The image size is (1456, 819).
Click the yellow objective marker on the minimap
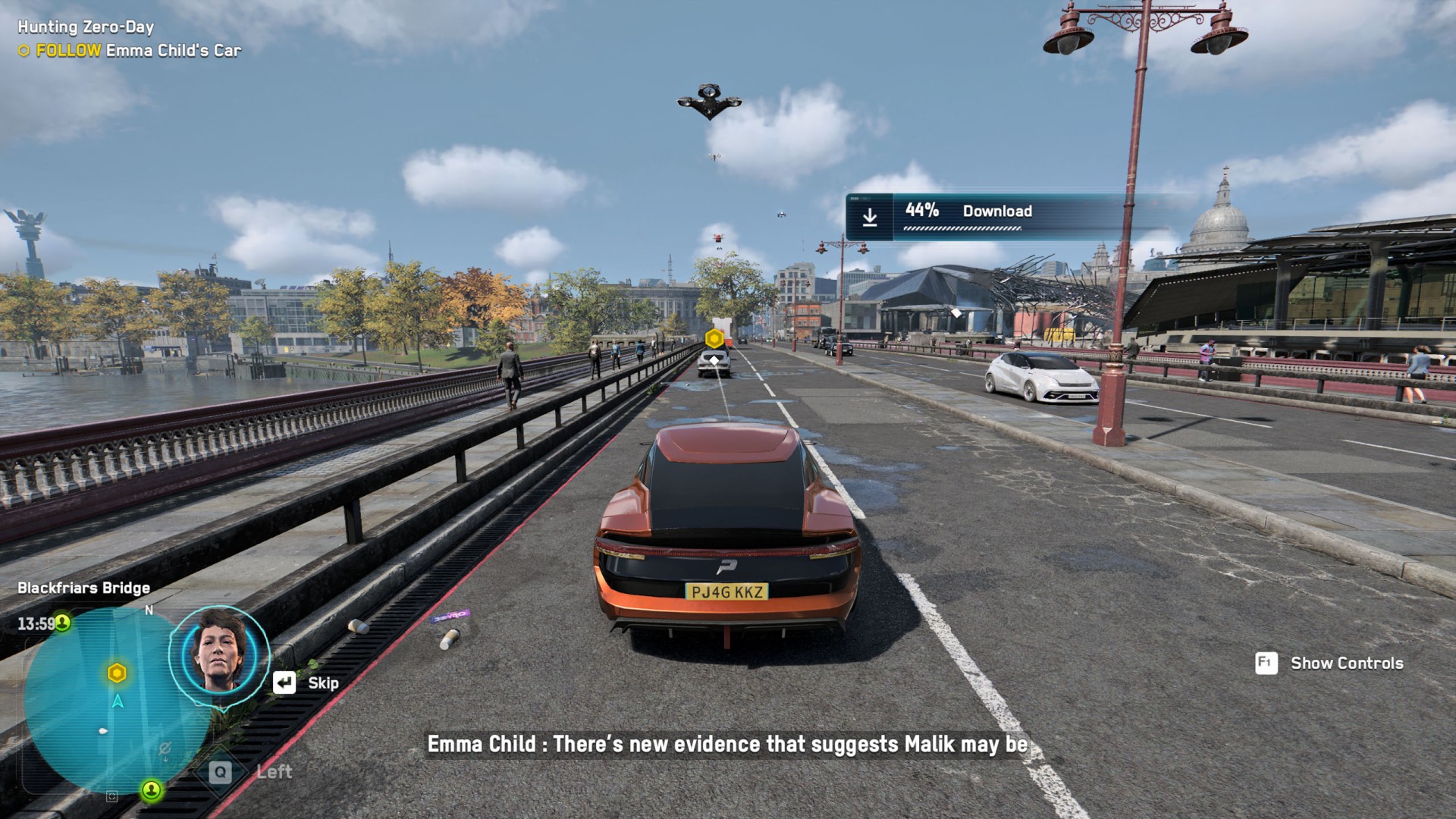pos(117,673)
